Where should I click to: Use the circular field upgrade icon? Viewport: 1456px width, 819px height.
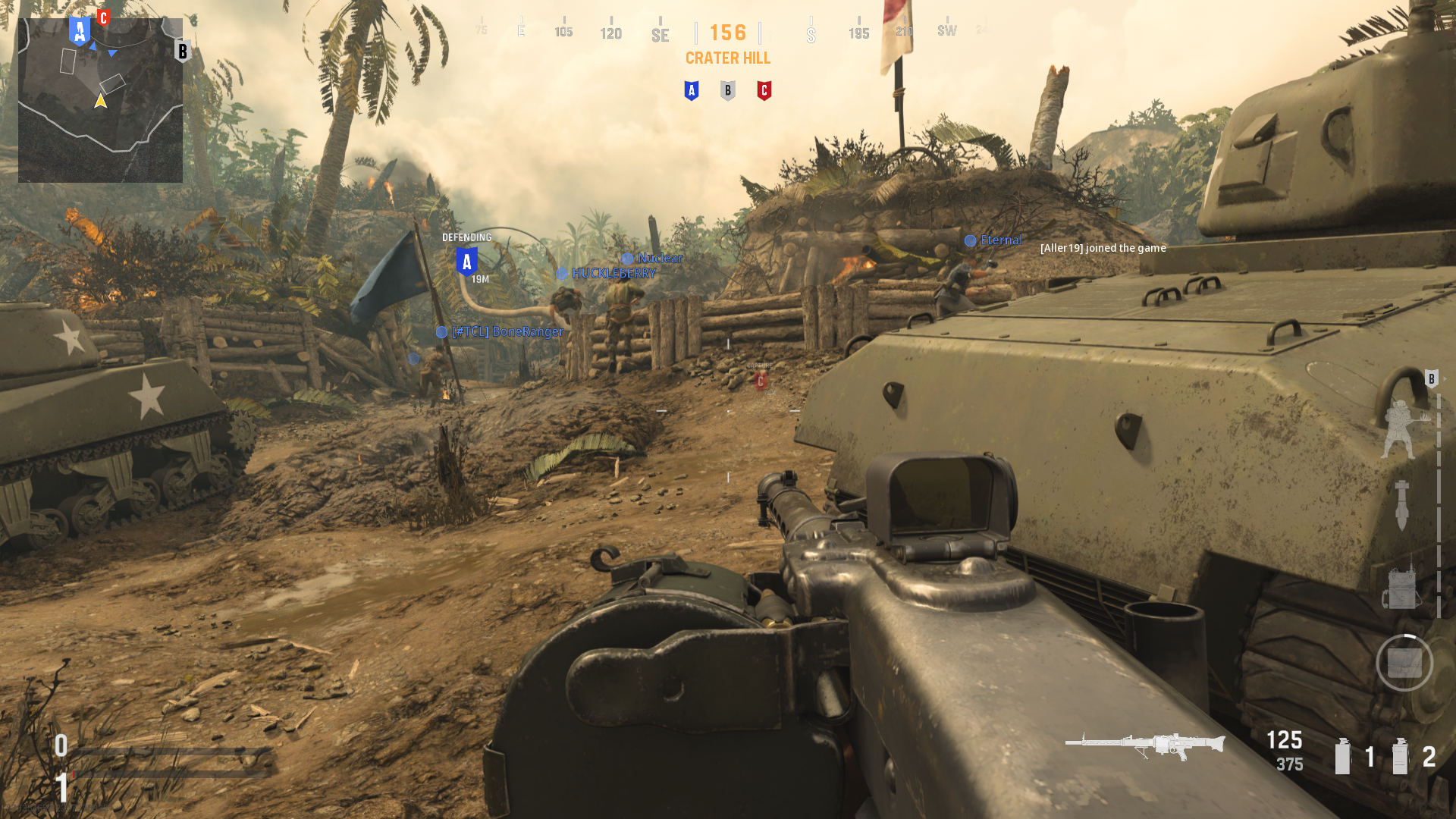[1404, 663]
